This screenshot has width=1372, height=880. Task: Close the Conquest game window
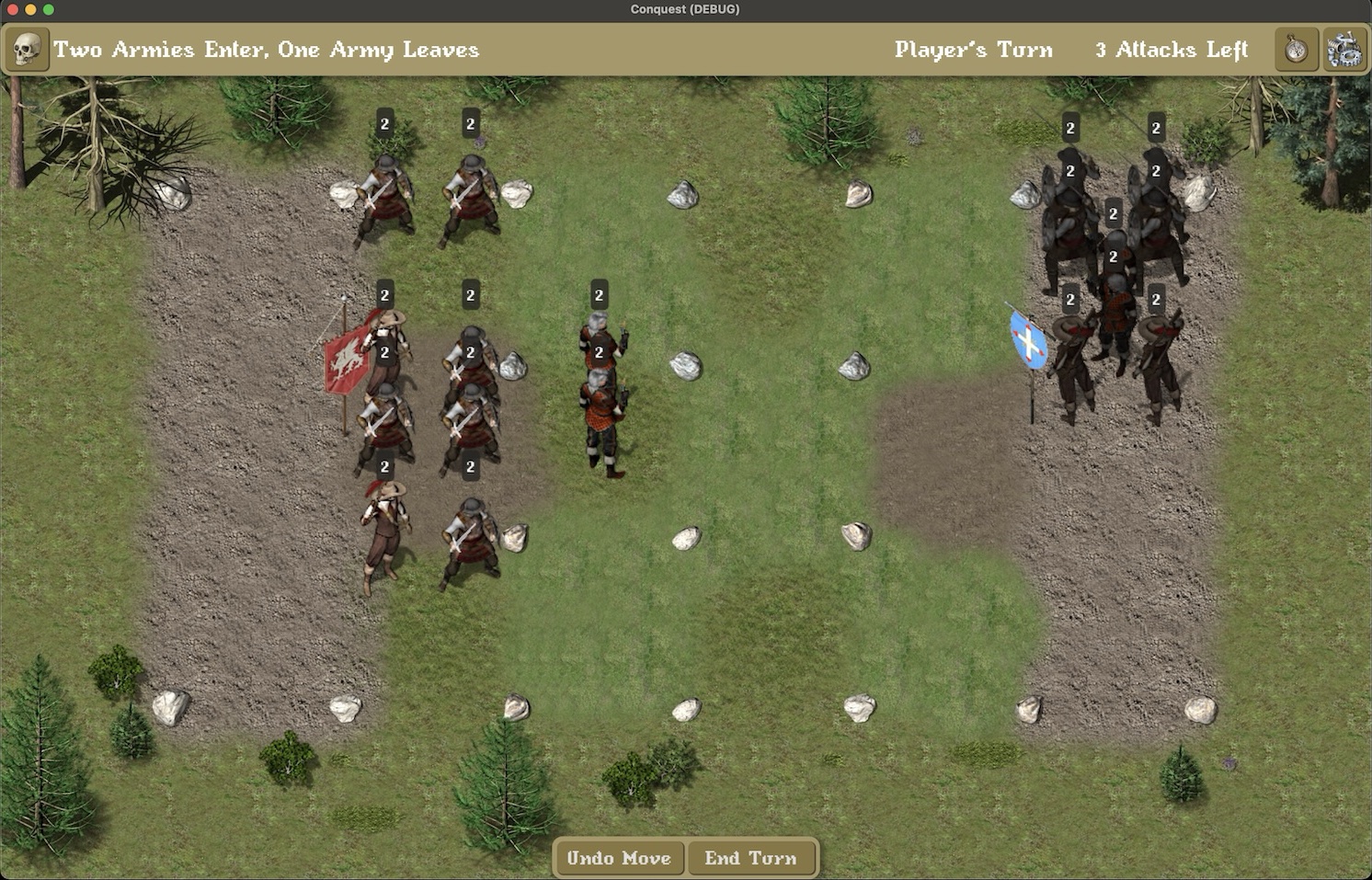click(x=12, y=9)
